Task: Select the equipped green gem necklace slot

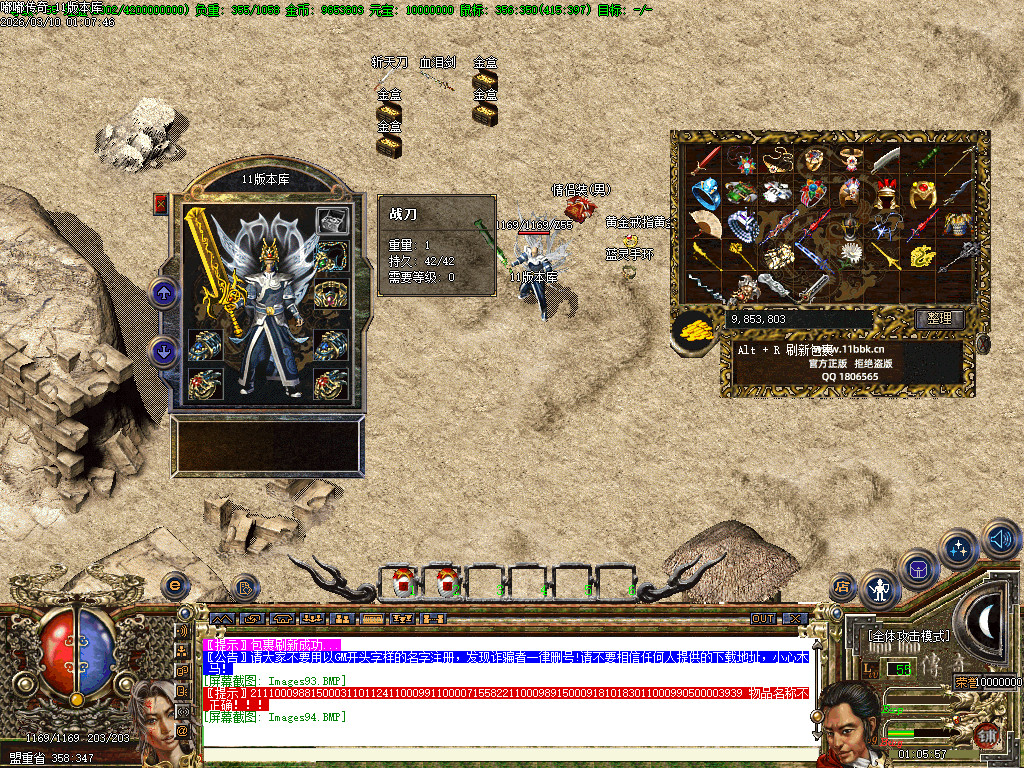Action: point(332,258)
